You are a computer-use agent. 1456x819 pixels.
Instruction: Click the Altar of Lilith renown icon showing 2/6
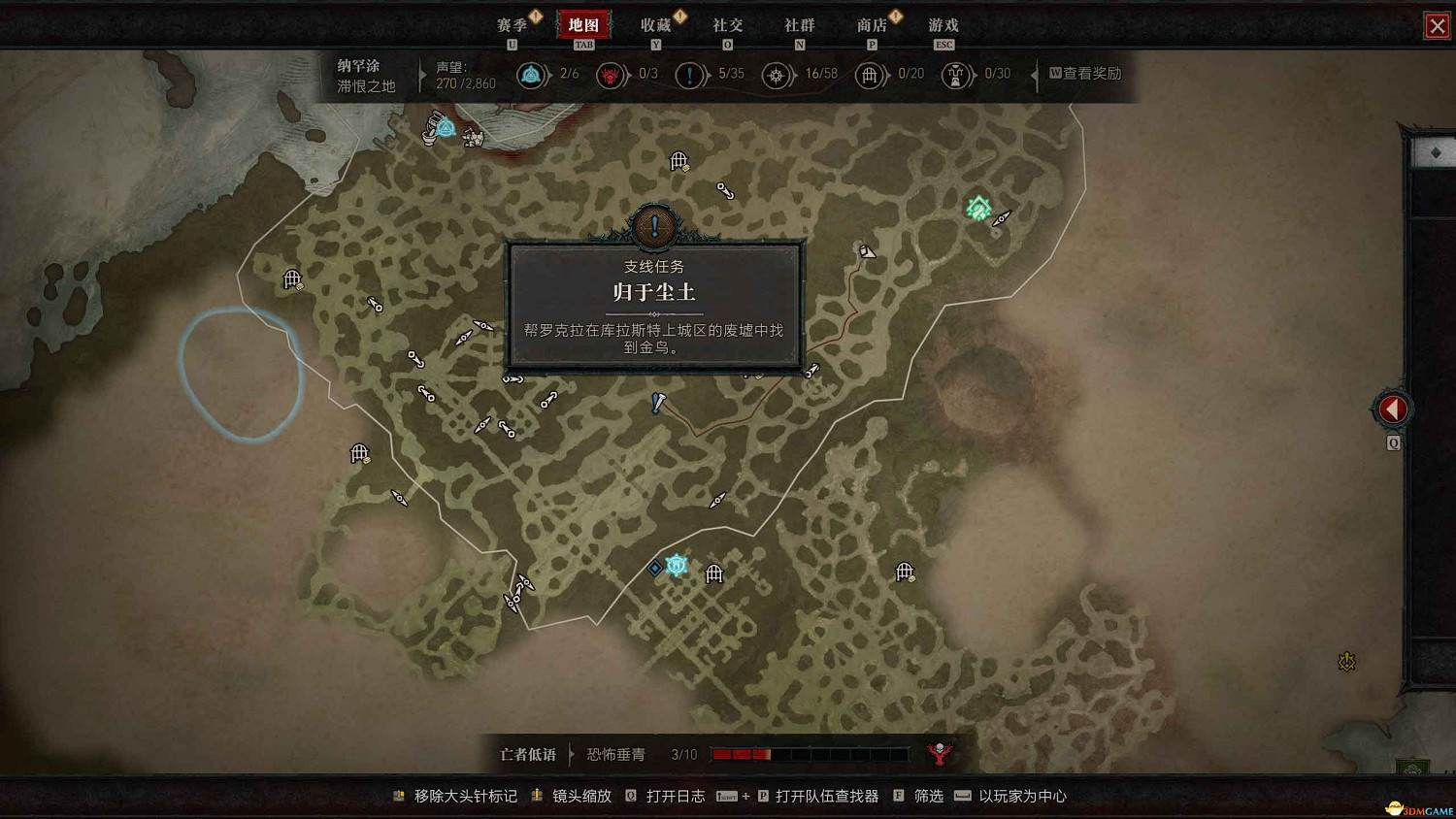click(x=532, y=75)
